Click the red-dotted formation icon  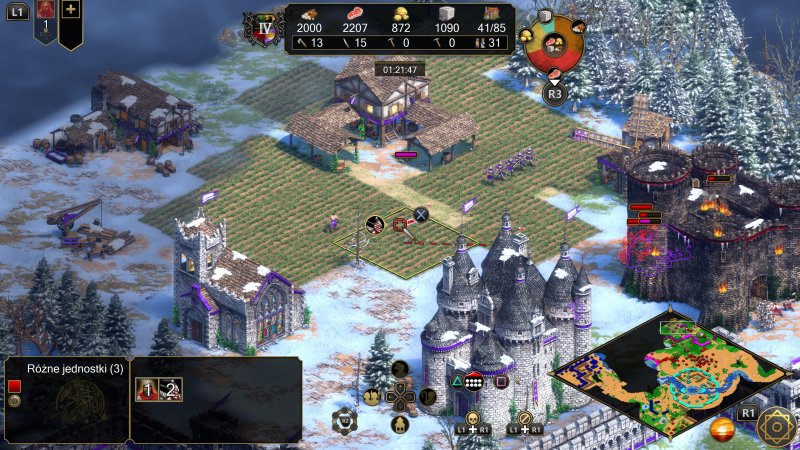point(475,381)
